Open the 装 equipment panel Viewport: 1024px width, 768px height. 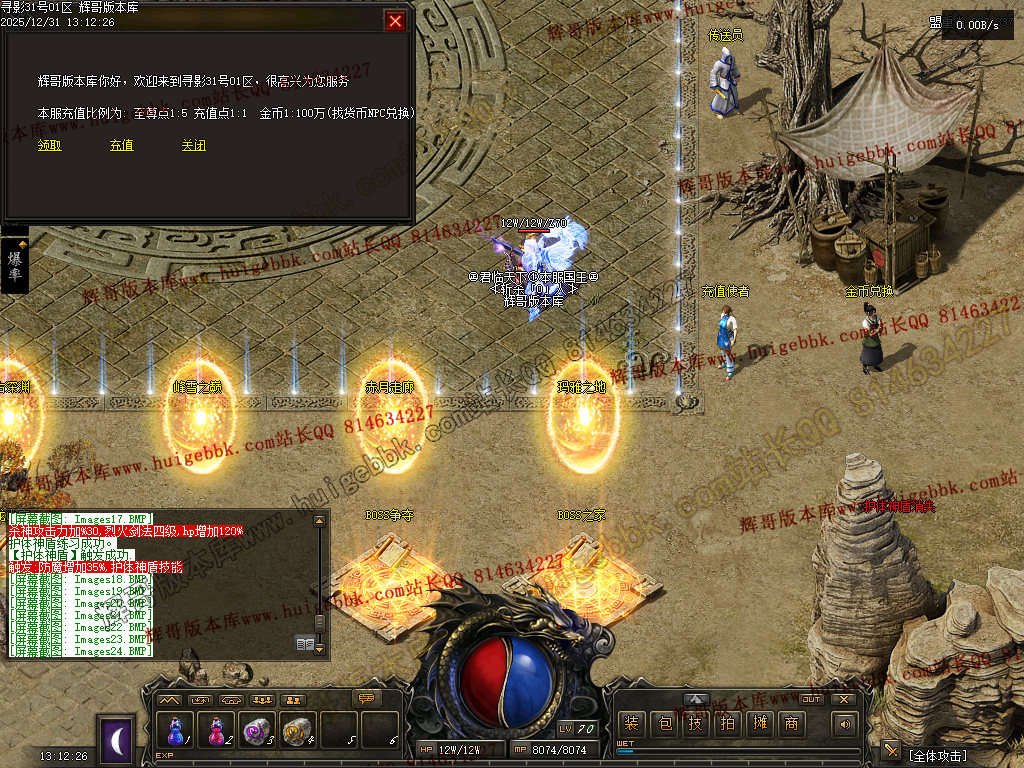pyautogui.click(x=632, y=724)
